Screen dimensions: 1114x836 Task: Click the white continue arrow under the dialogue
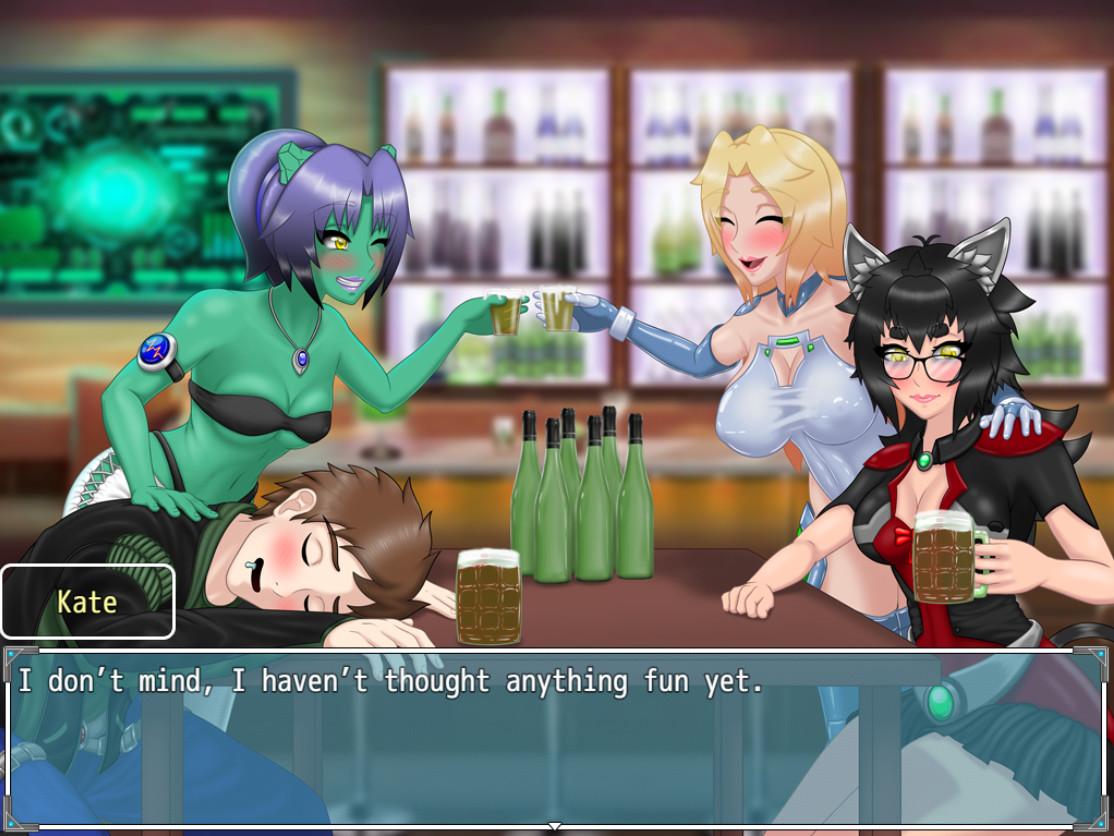tap(556, 828)
